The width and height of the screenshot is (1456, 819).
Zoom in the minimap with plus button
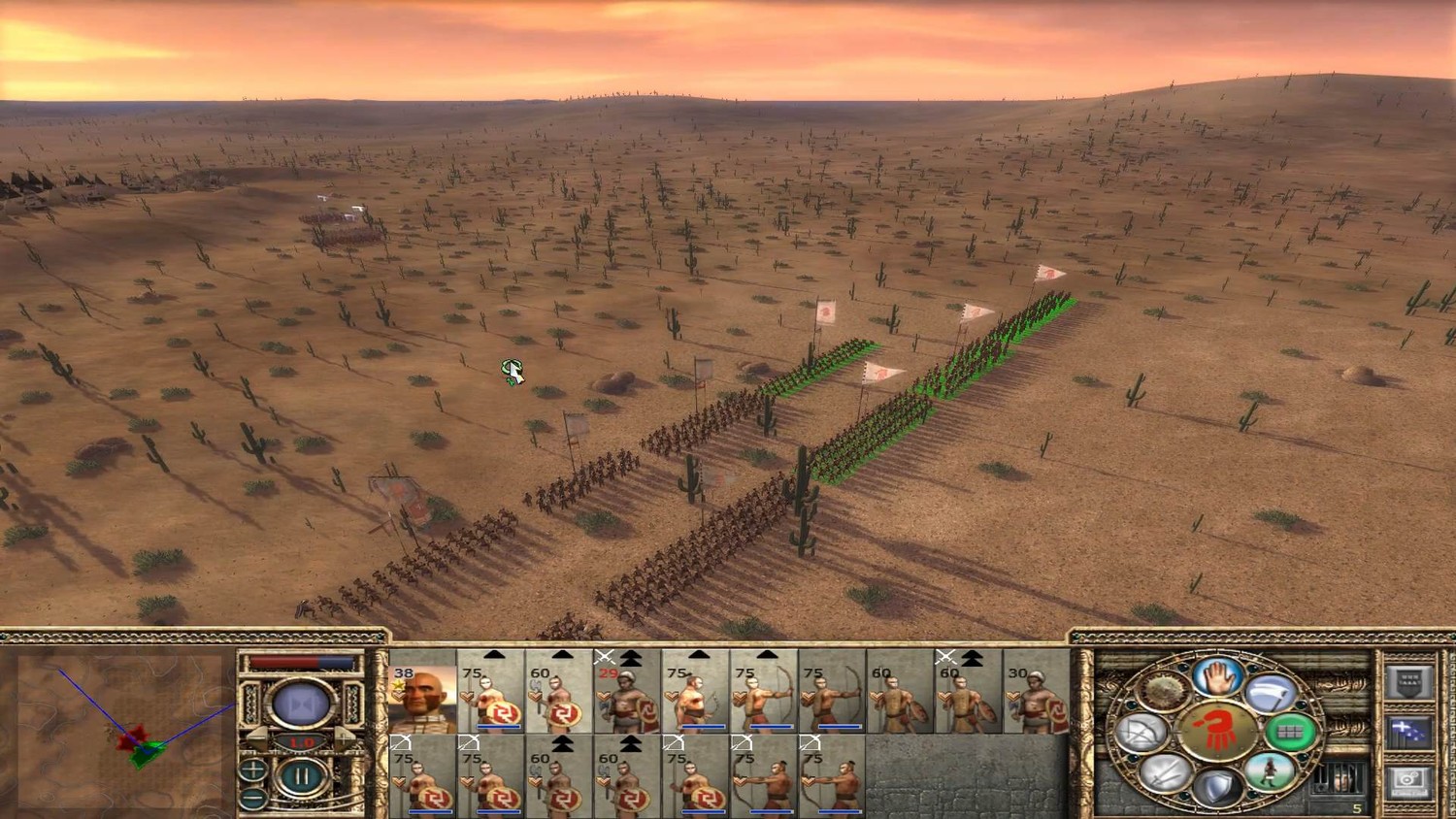coord(253,770)
